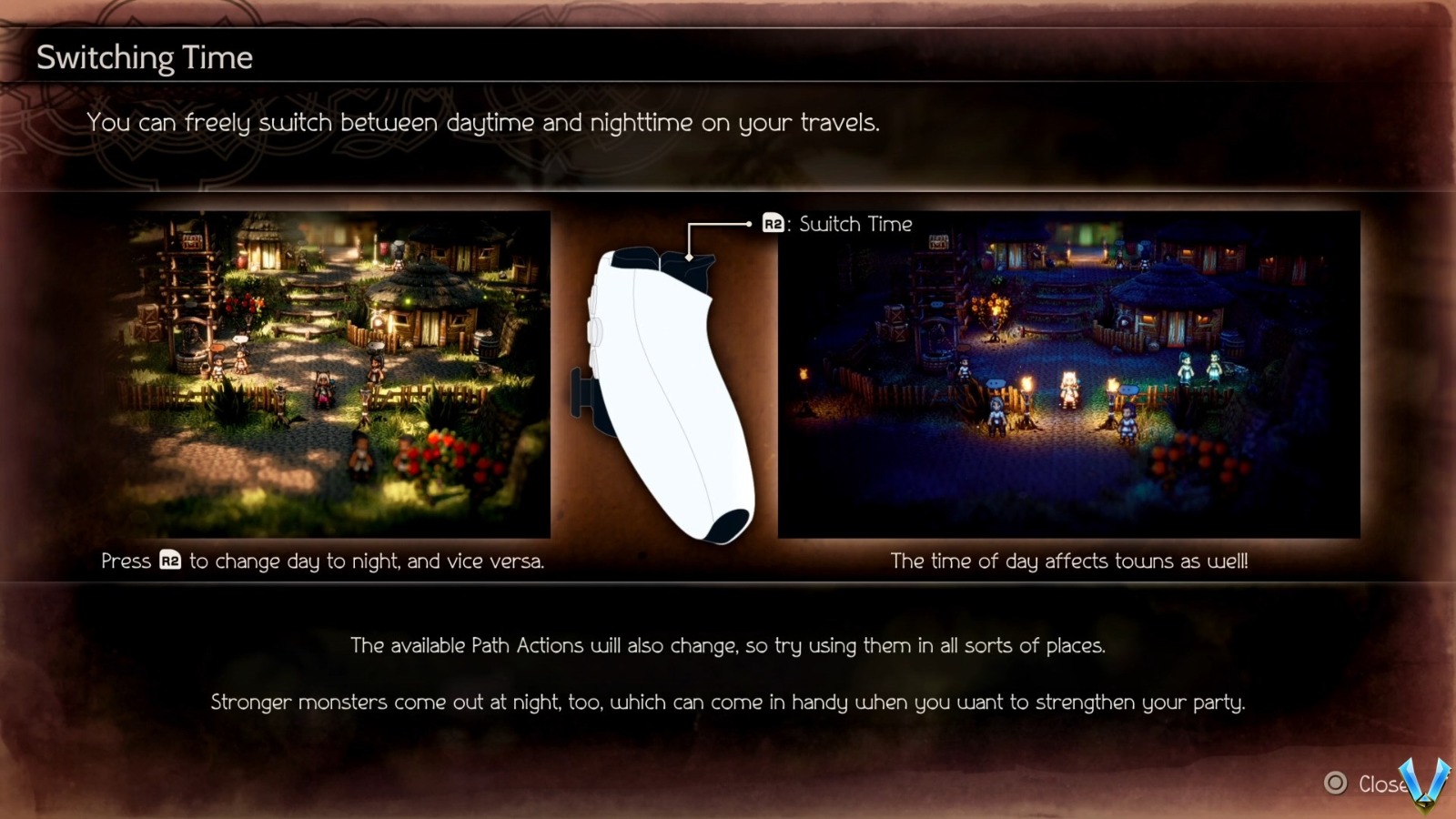The width and height of the screenshot is (1456, 819).
Task: Select the Switching Time title text
Action: point(144,56)
